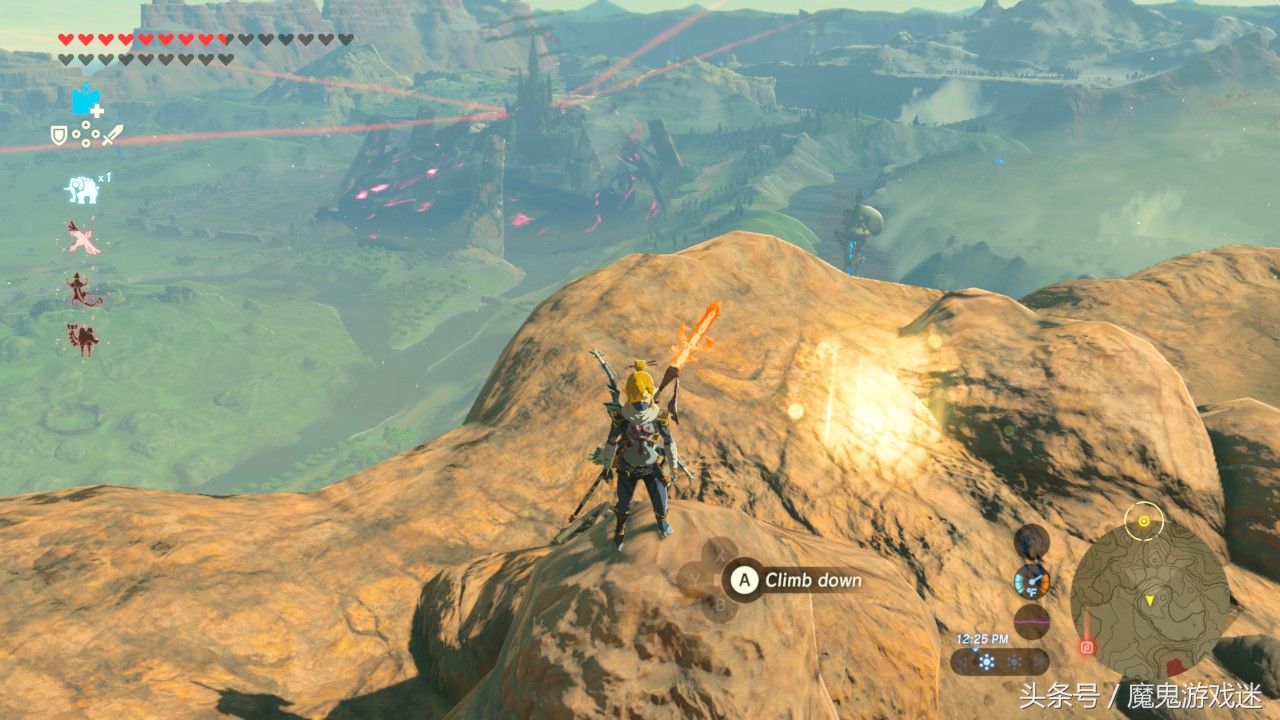Click the Sheikah Sensor signal icon
Viewport: 1280px width, 720px height.
pos(1032,542)
